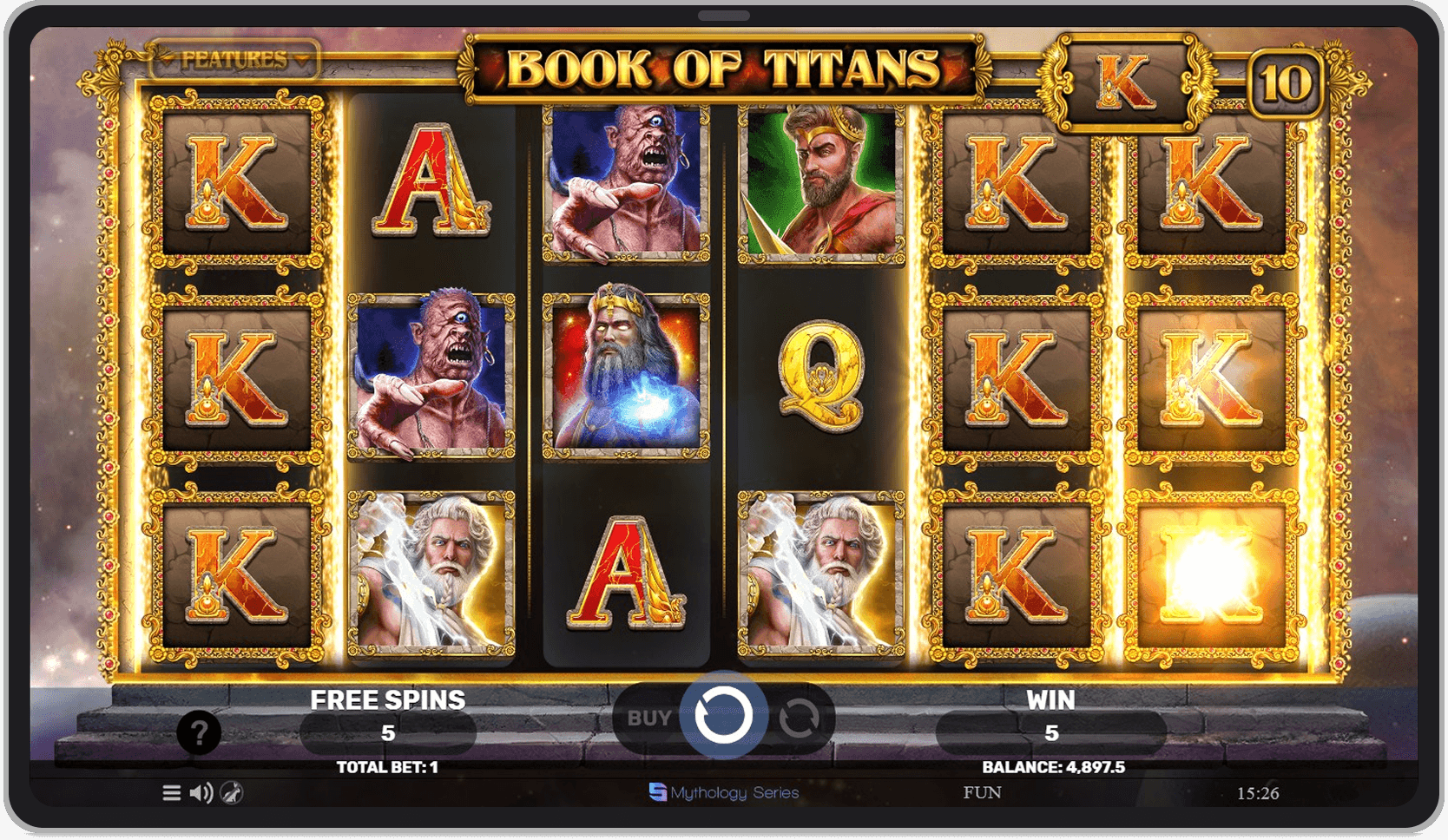Mute the game sound
Viewport: 1448px width, 840px height.
(202, 792)
